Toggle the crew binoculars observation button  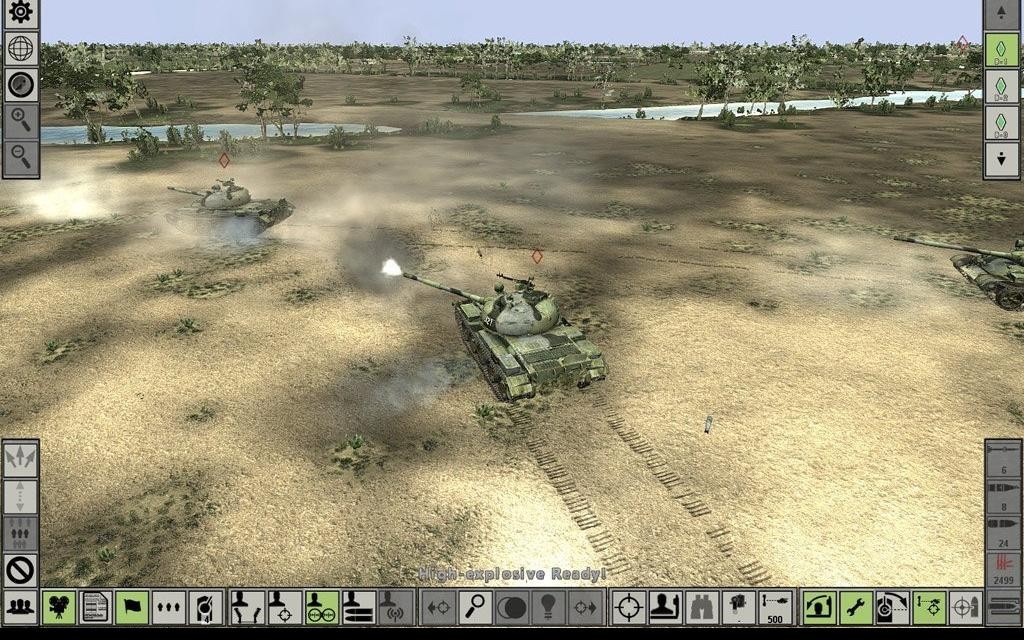[321, 607]
